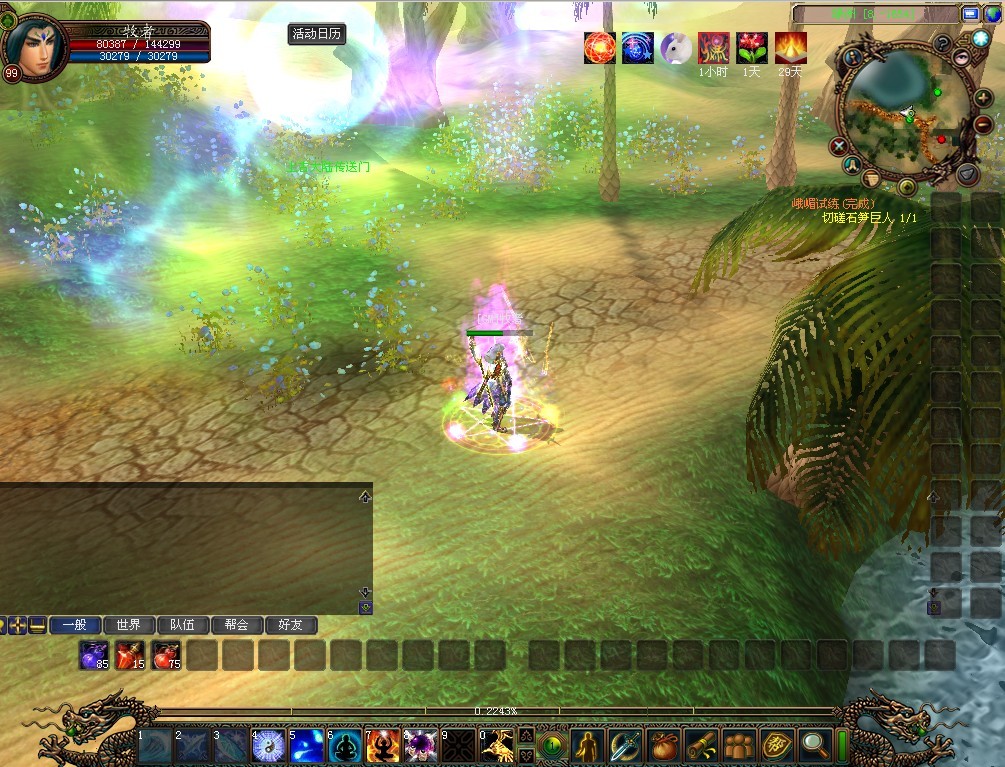The height and width of the screenshot is (767, 1005).
Task: Switch to the 队伍 chat tab
Action: click(x=182, y=625)
